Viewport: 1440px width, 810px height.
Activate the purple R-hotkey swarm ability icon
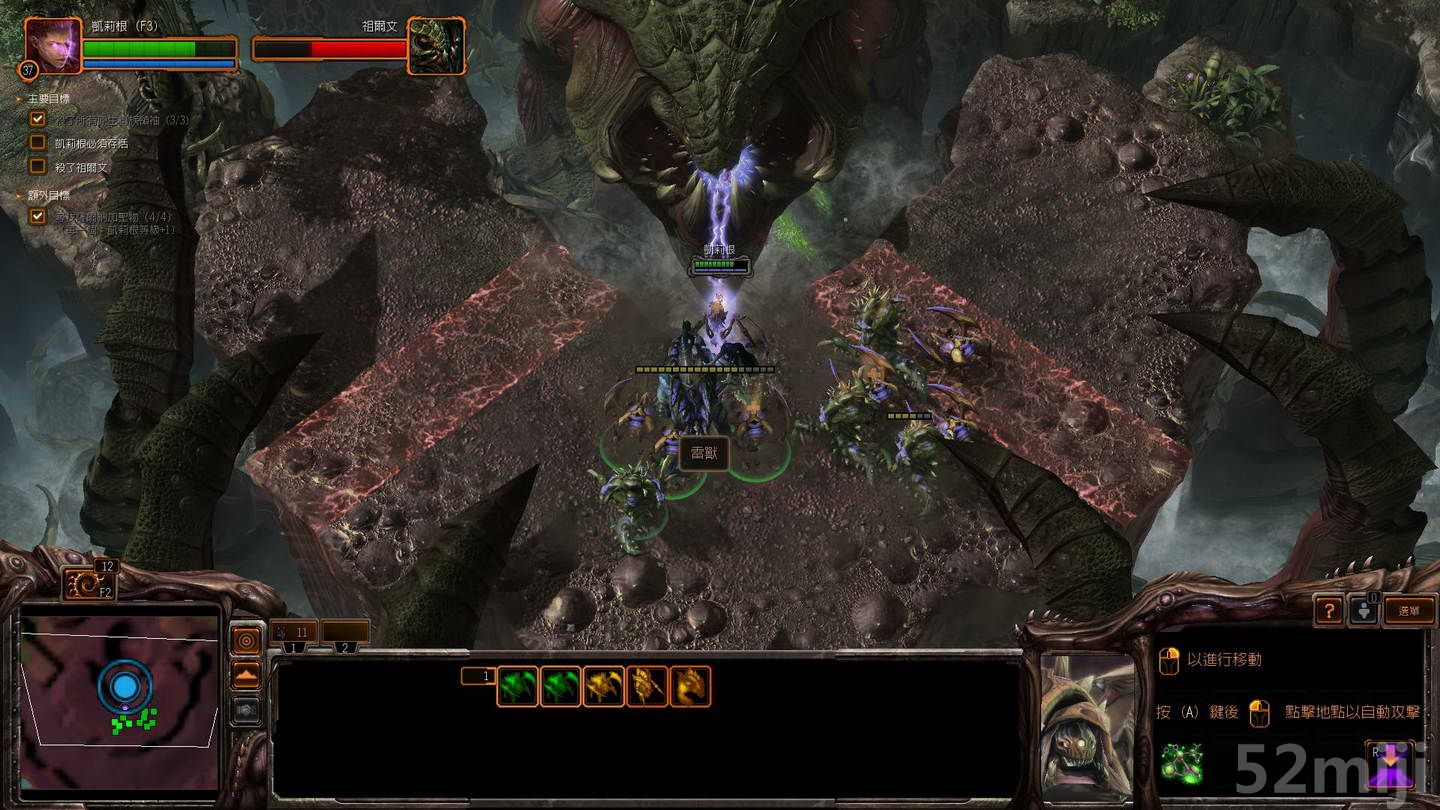point(1388,763)
